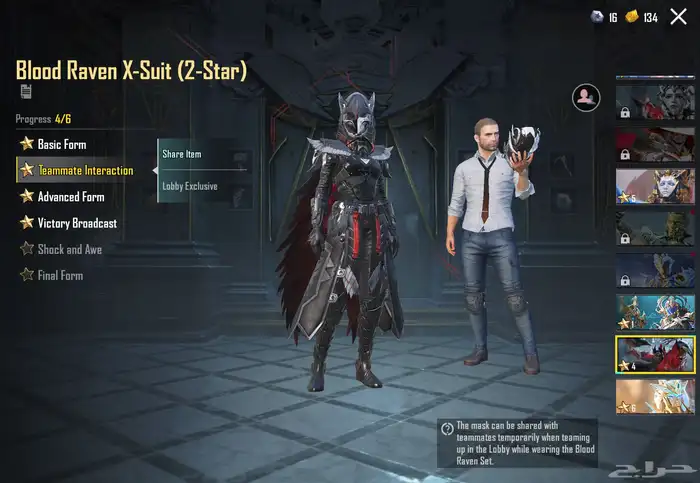Show the Victory Broadcast form
The image size is (700, 483).
click(x=76, y=223)
